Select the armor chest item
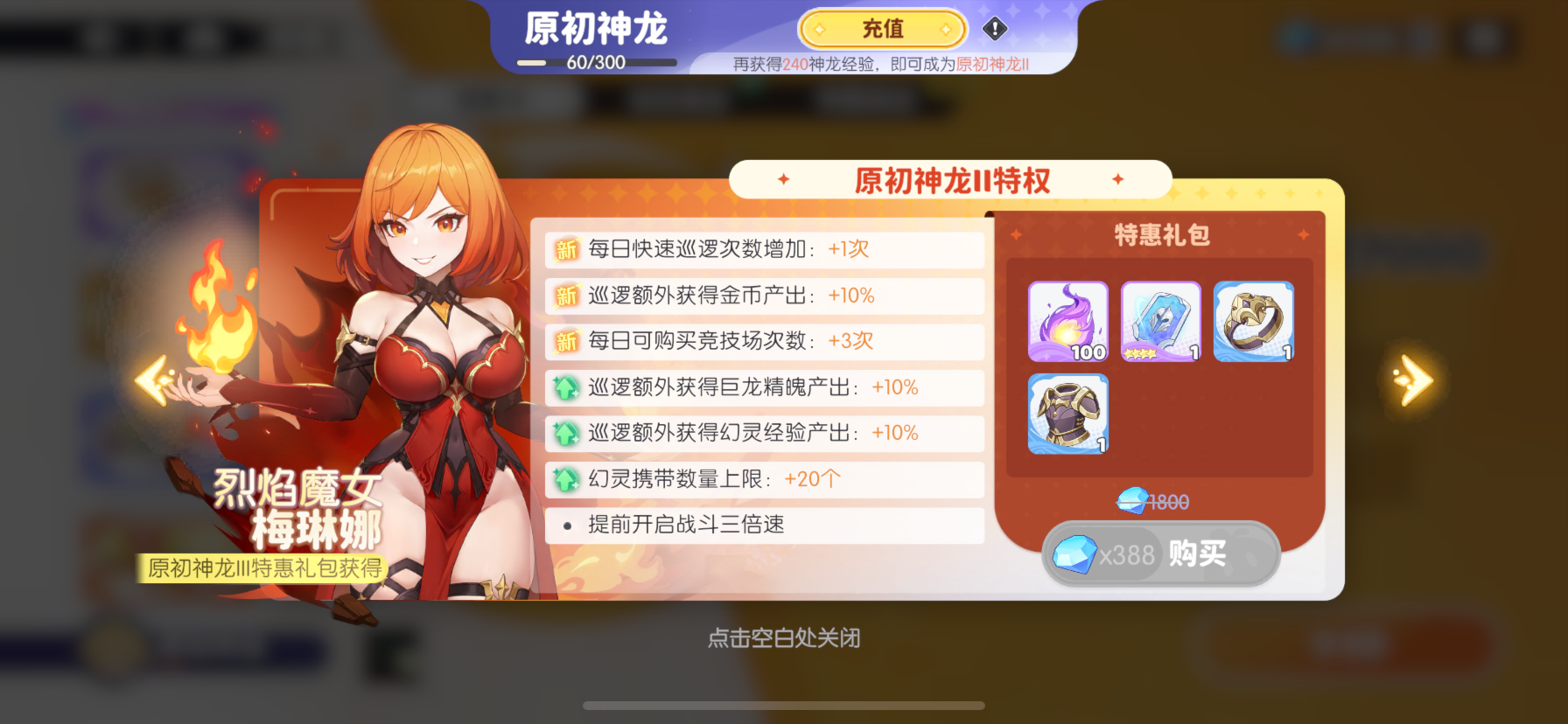The image size is (1568, 724). pyautogui.click(x=1067, y=415)
